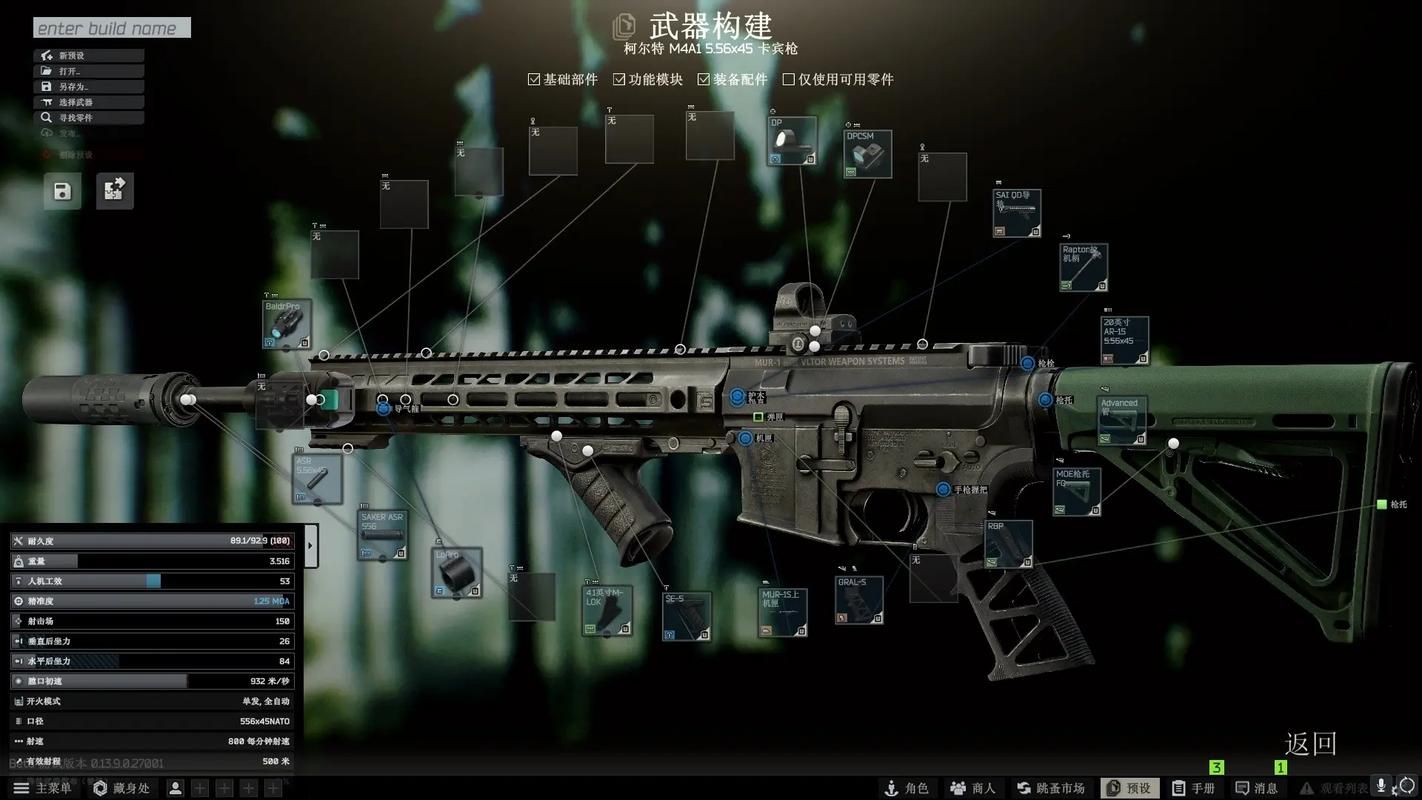Open the flea market (跳蚤市场) tab
The image size is (1422, 800).
[x=1050, y=788]
